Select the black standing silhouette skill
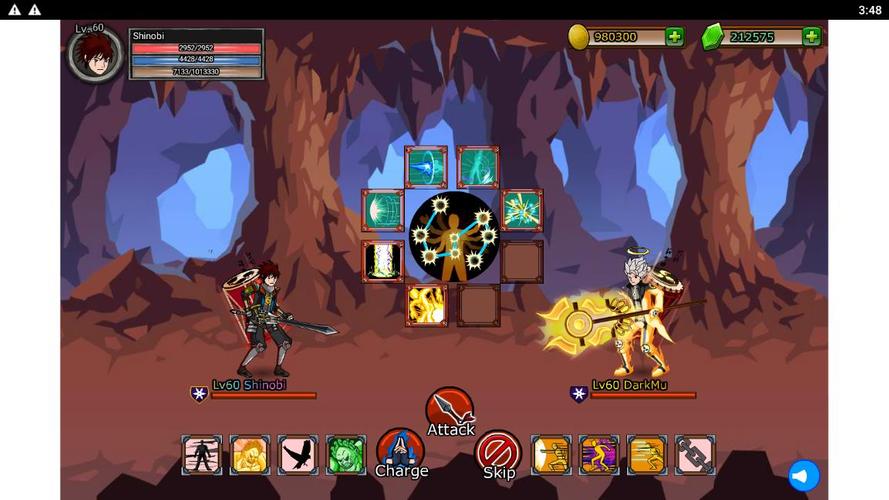The height and width of the screenshot is (500, 889). coord(202,455)
